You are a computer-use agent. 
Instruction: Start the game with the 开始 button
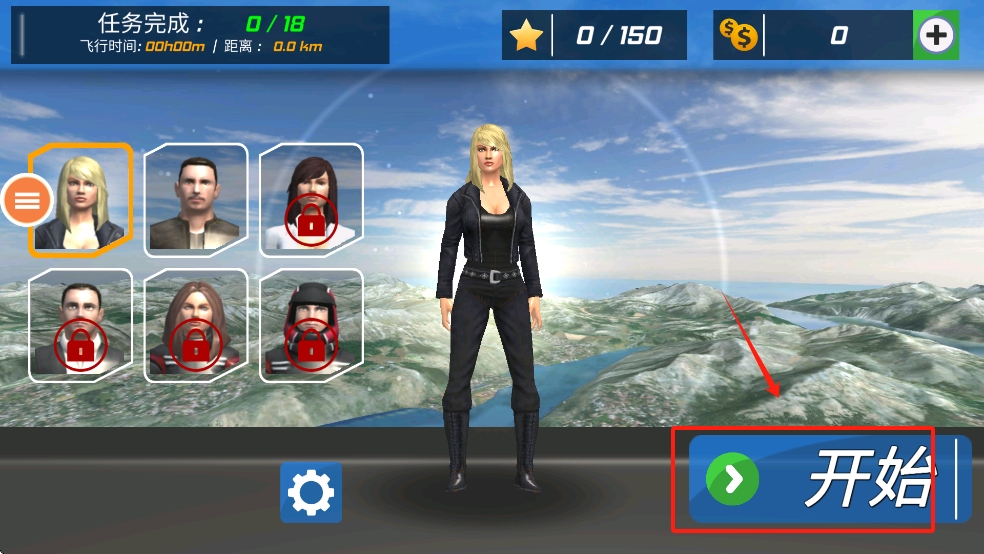(828, 480)
